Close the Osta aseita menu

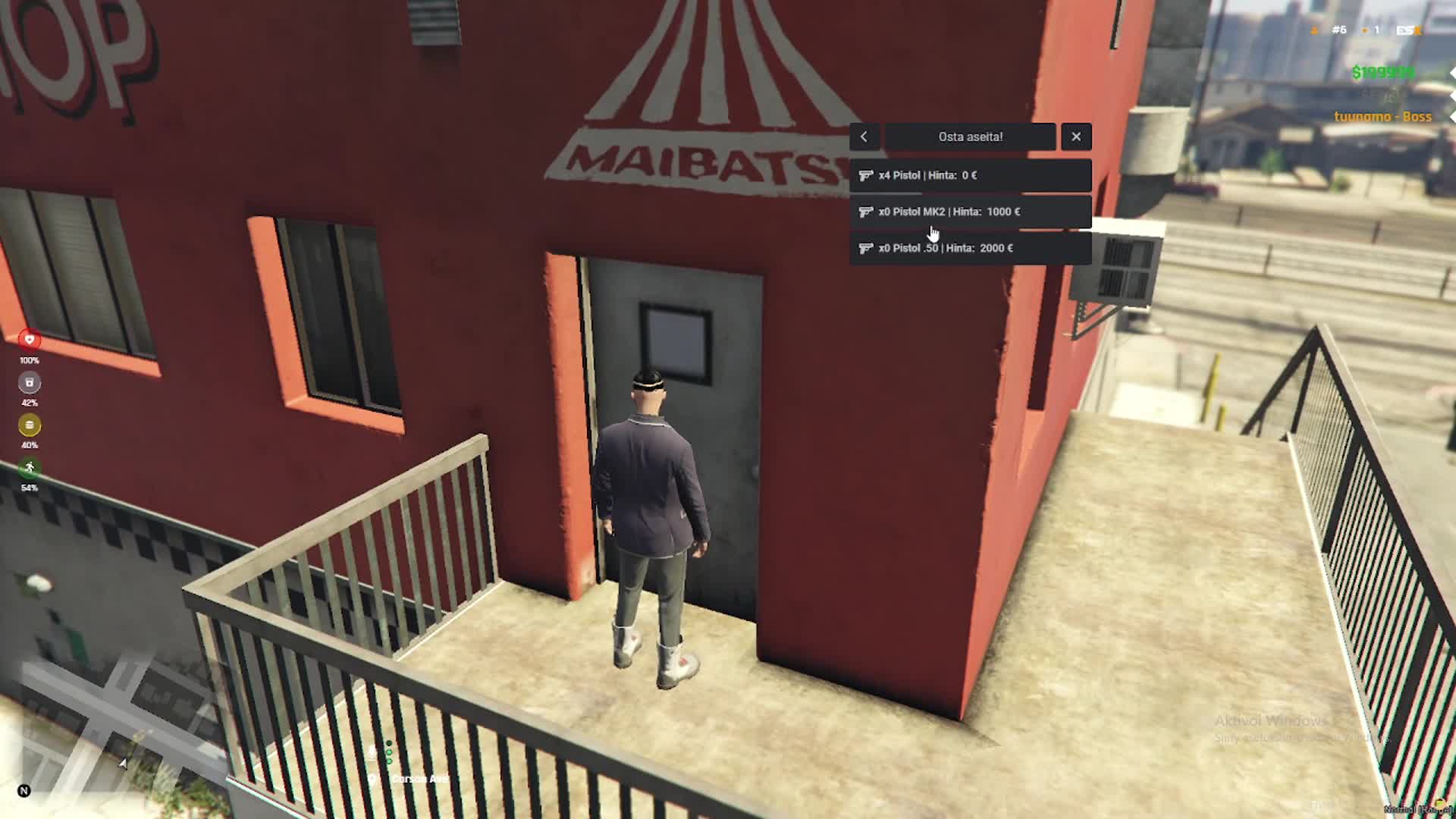[x=1076, y=137]
